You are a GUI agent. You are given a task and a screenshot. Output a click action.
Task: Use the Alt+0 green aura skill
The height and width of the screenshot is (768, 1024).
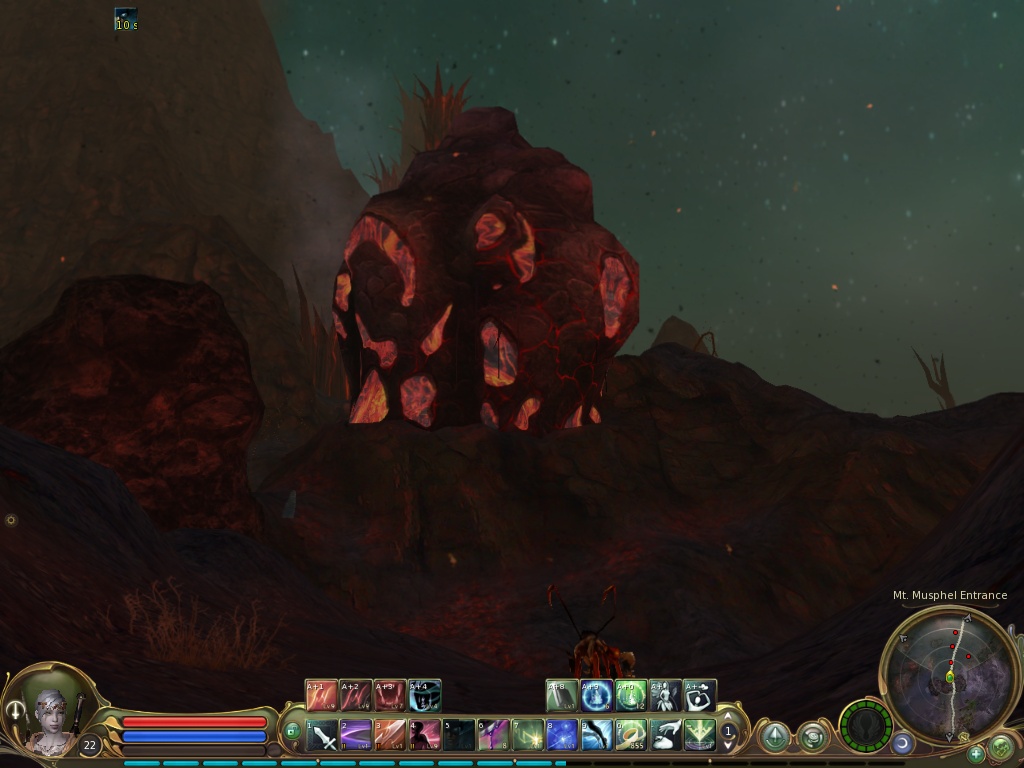tap(631, 695)
